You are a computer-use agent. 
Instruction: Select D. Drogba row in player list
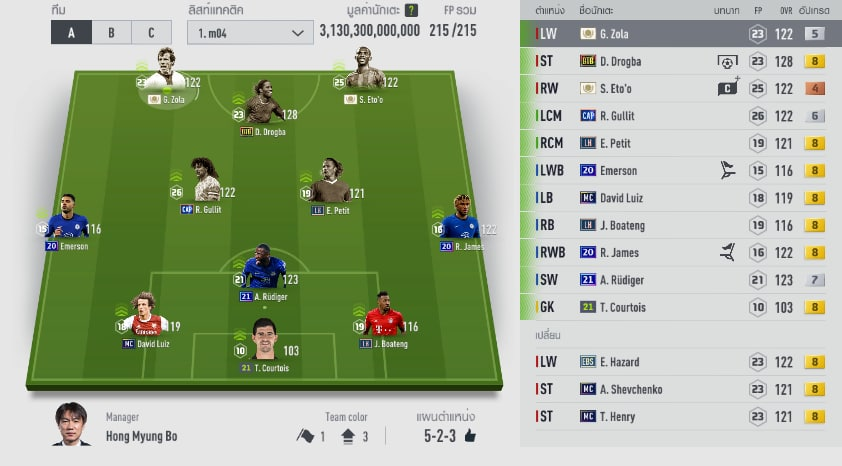pyautogui.click(x=680, y=61)
